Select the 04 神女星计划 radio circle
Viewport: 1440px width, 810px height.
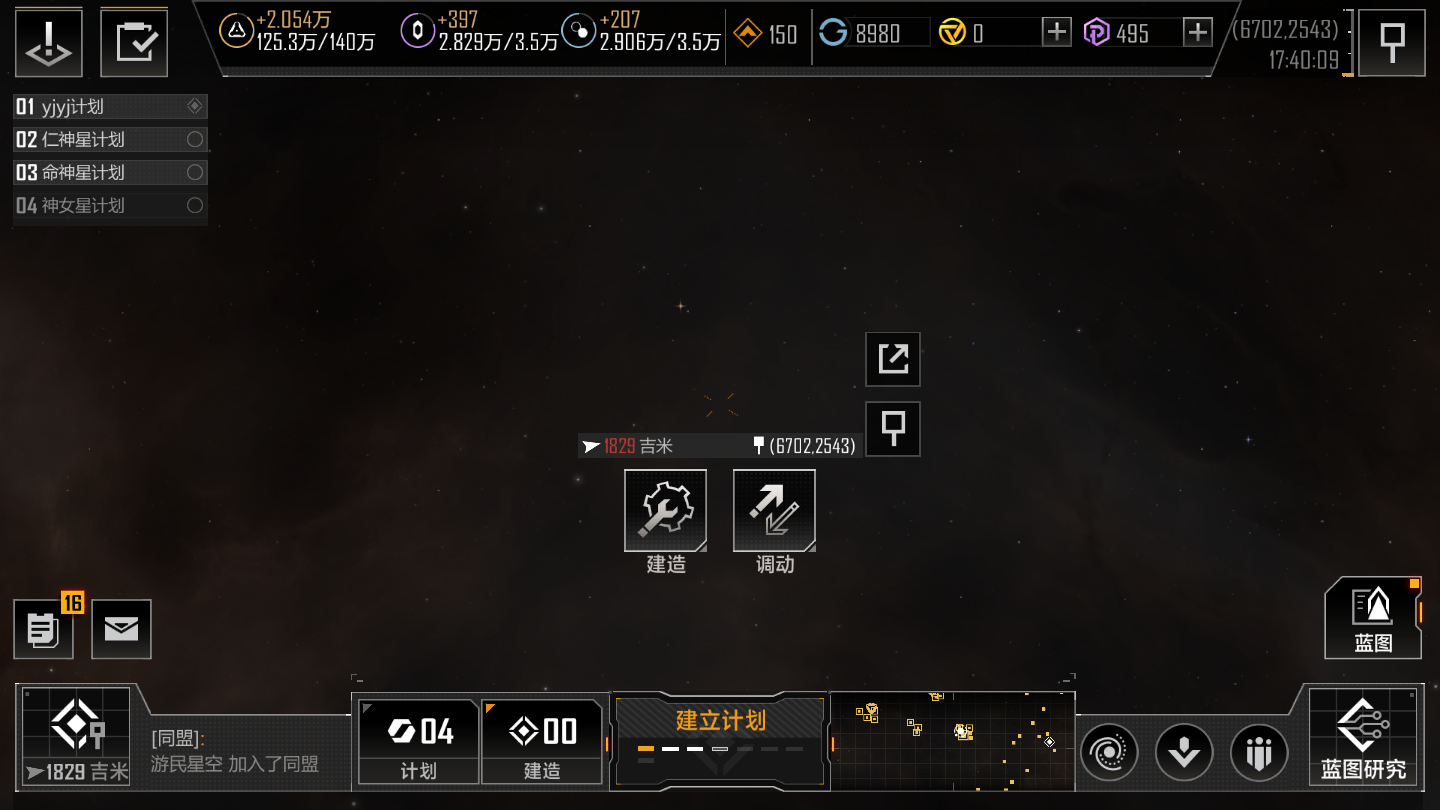pyautogui.click(x=196, y=205)
